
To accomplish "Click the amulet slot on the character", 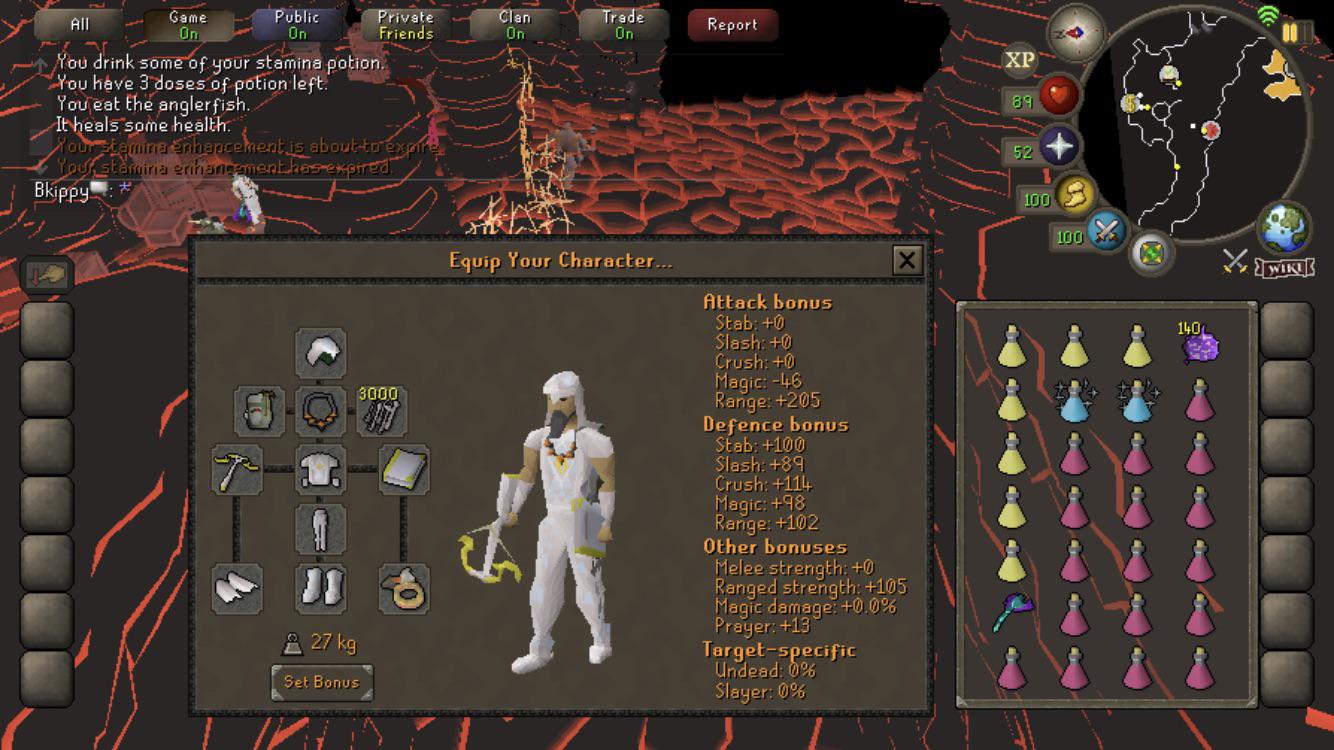I will click(x=320, y=410).
